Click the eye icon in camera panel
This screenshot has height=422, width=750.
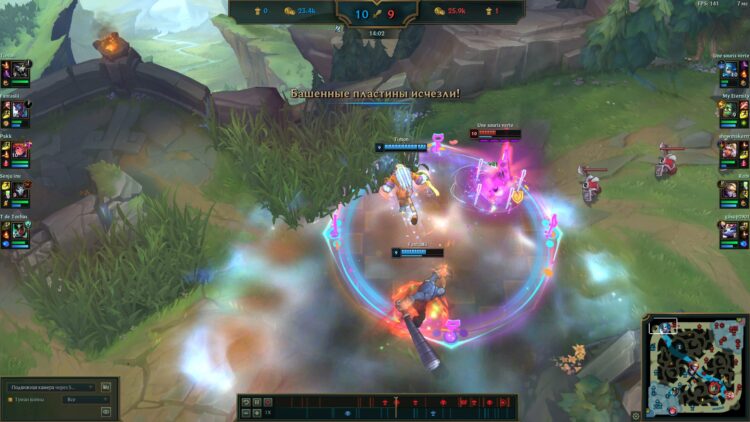click(106, 411)
